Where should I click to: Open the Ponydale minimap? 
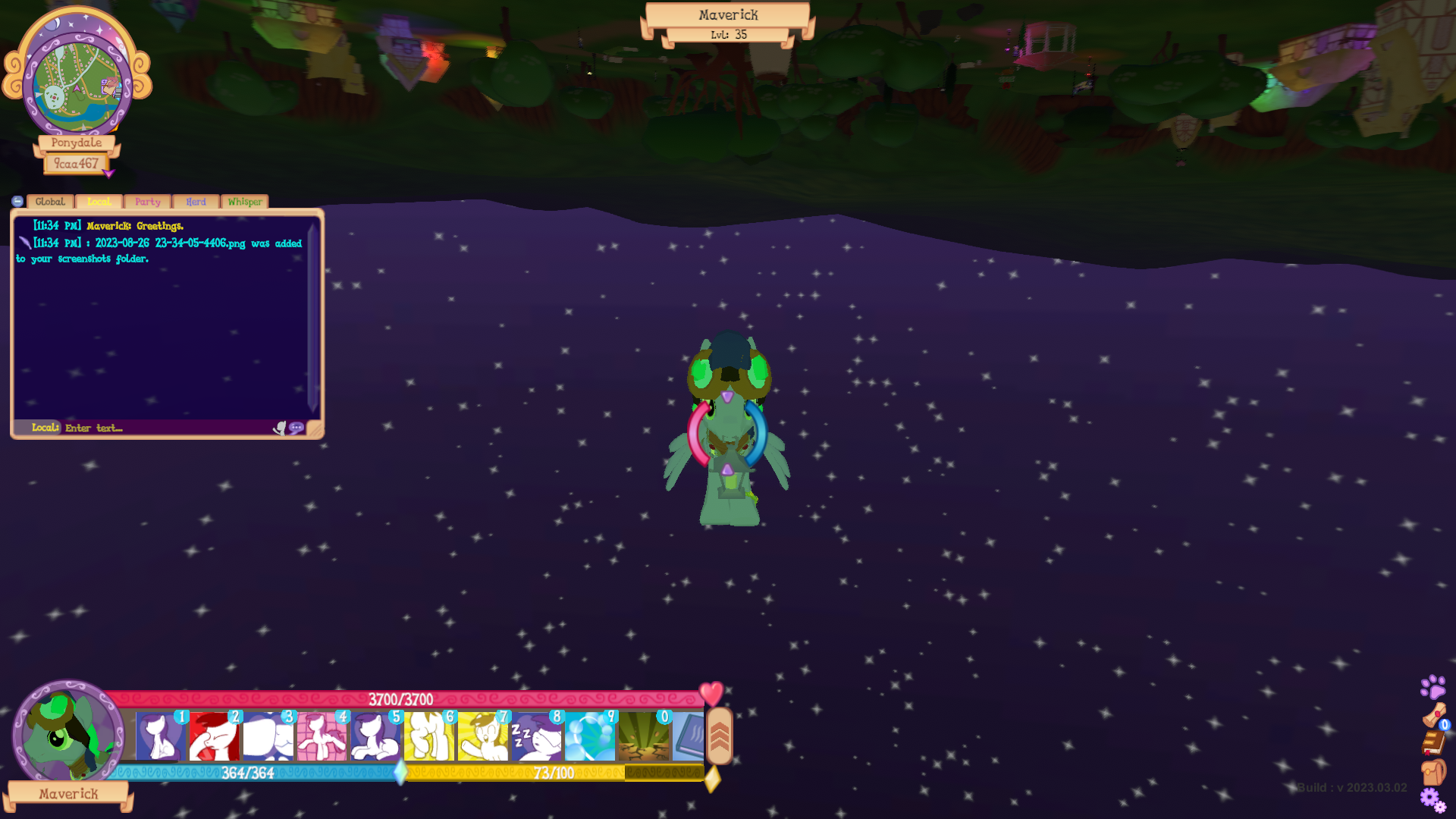point(77,82)
